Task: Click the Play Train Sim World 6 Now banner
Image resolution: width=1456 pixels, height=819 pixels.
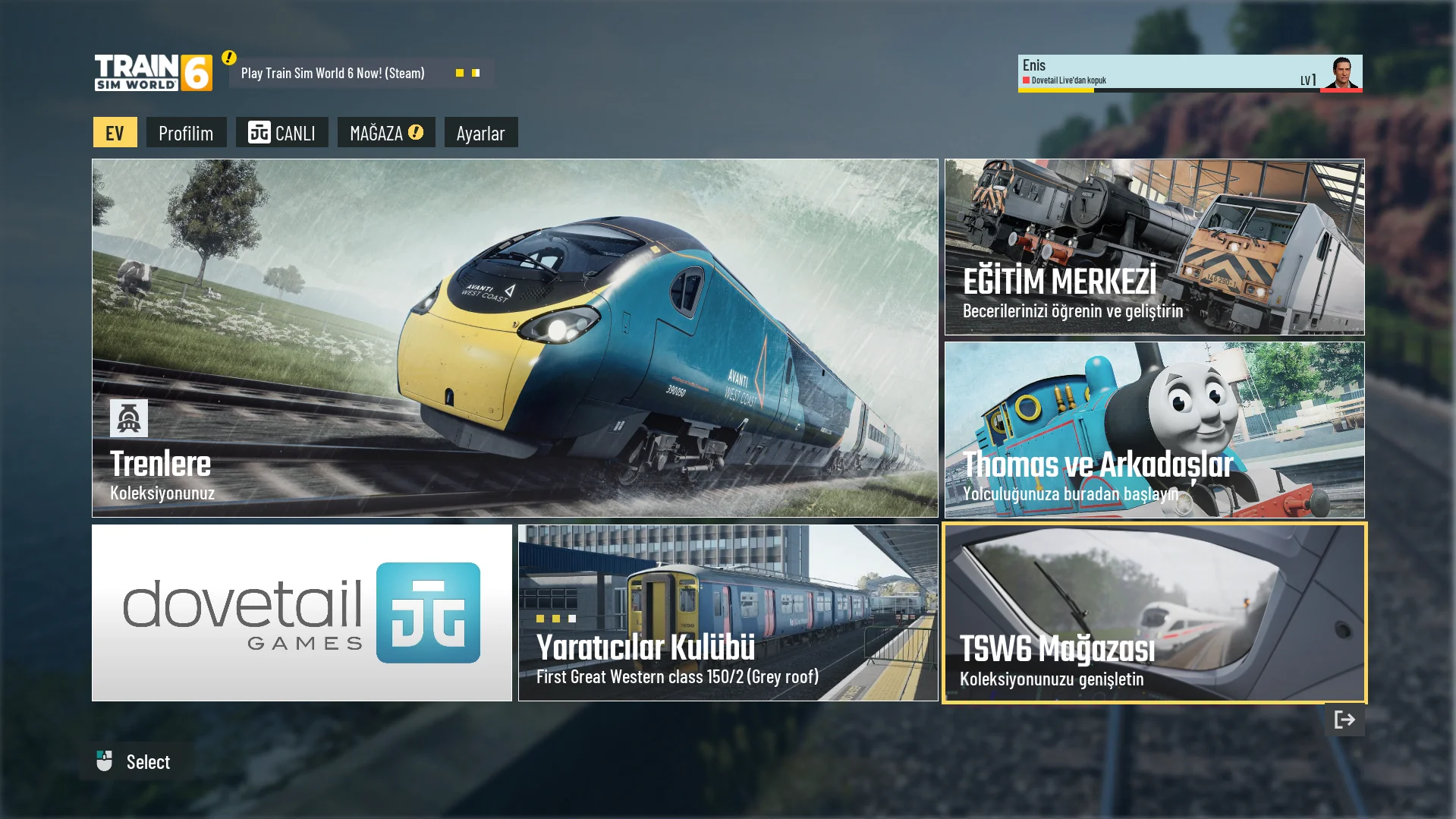Action: click(x=360, y=73)
